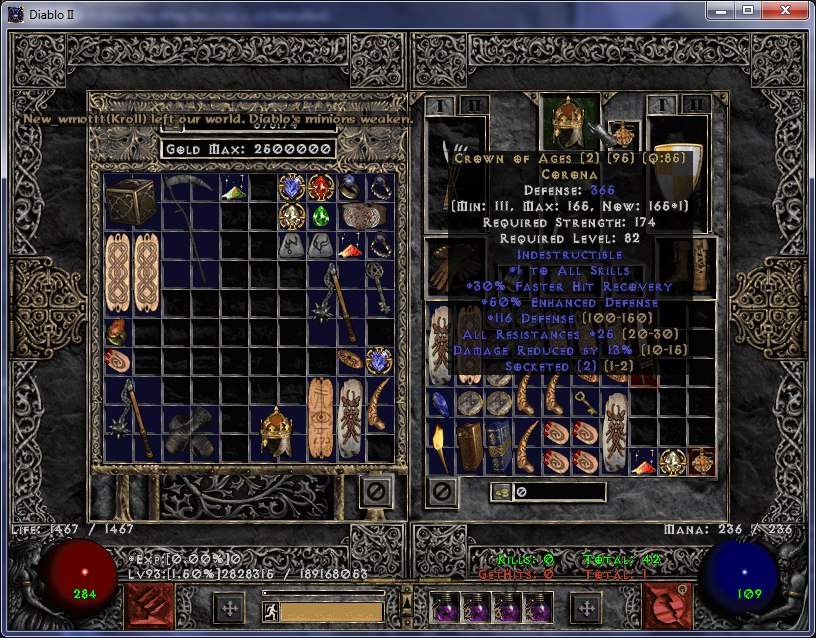Image resolution: width=816 pixels, height=638 pixels.
Task: Pick up the gold key in inventory
Action: pyautogui.click(x=586, y=403)
